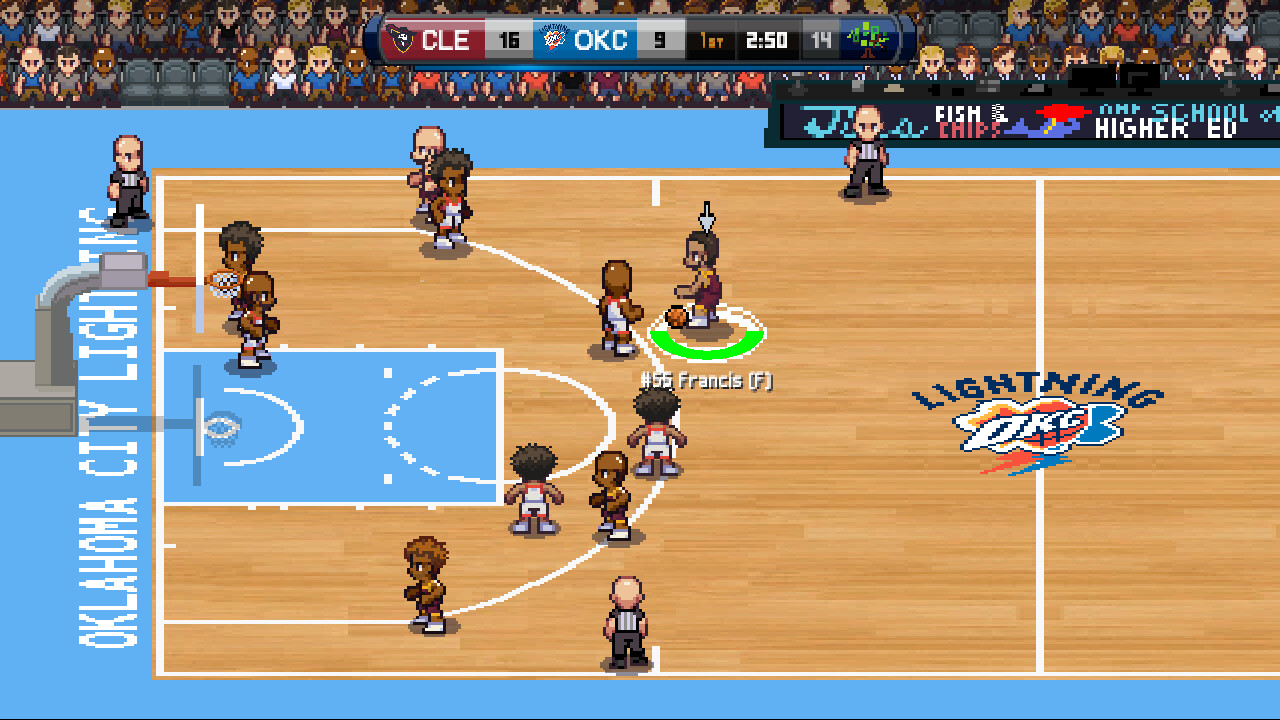Select the OKC team name on the scoreboard
The height and width of the screenshot is (720, 1280).
coord(601,40)
